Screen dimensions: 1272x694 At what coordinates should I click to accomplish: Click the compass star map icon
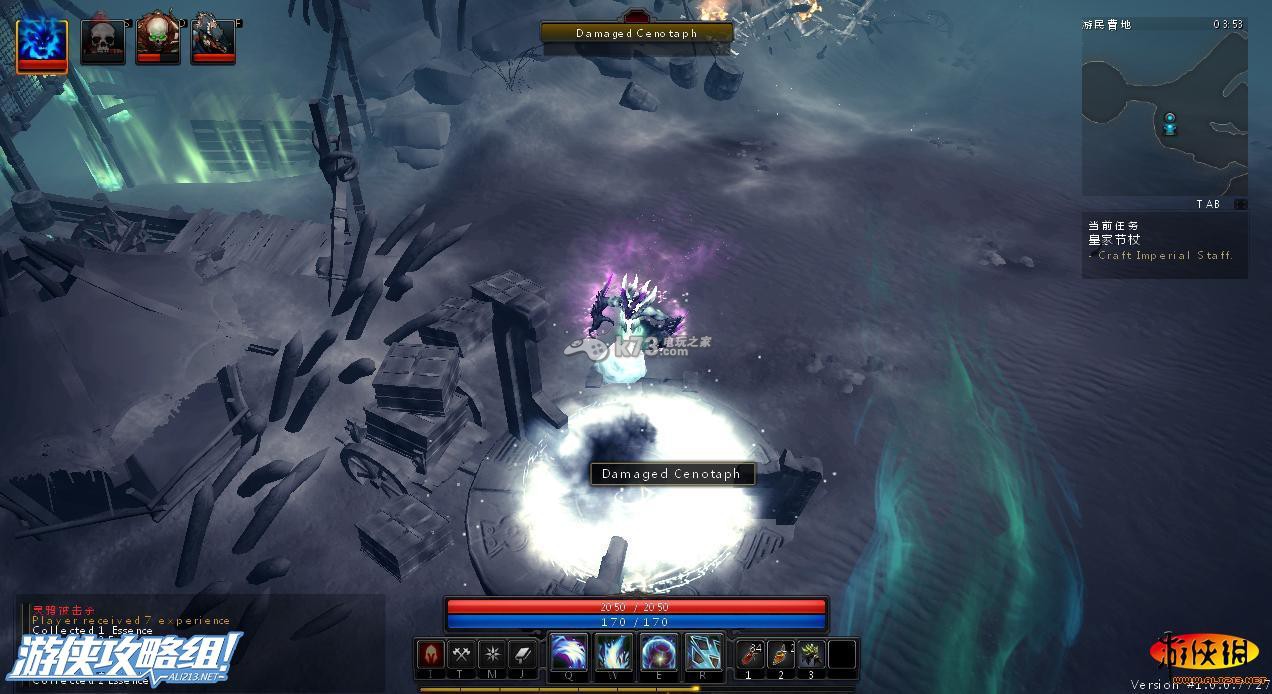[x=492, y=654]
